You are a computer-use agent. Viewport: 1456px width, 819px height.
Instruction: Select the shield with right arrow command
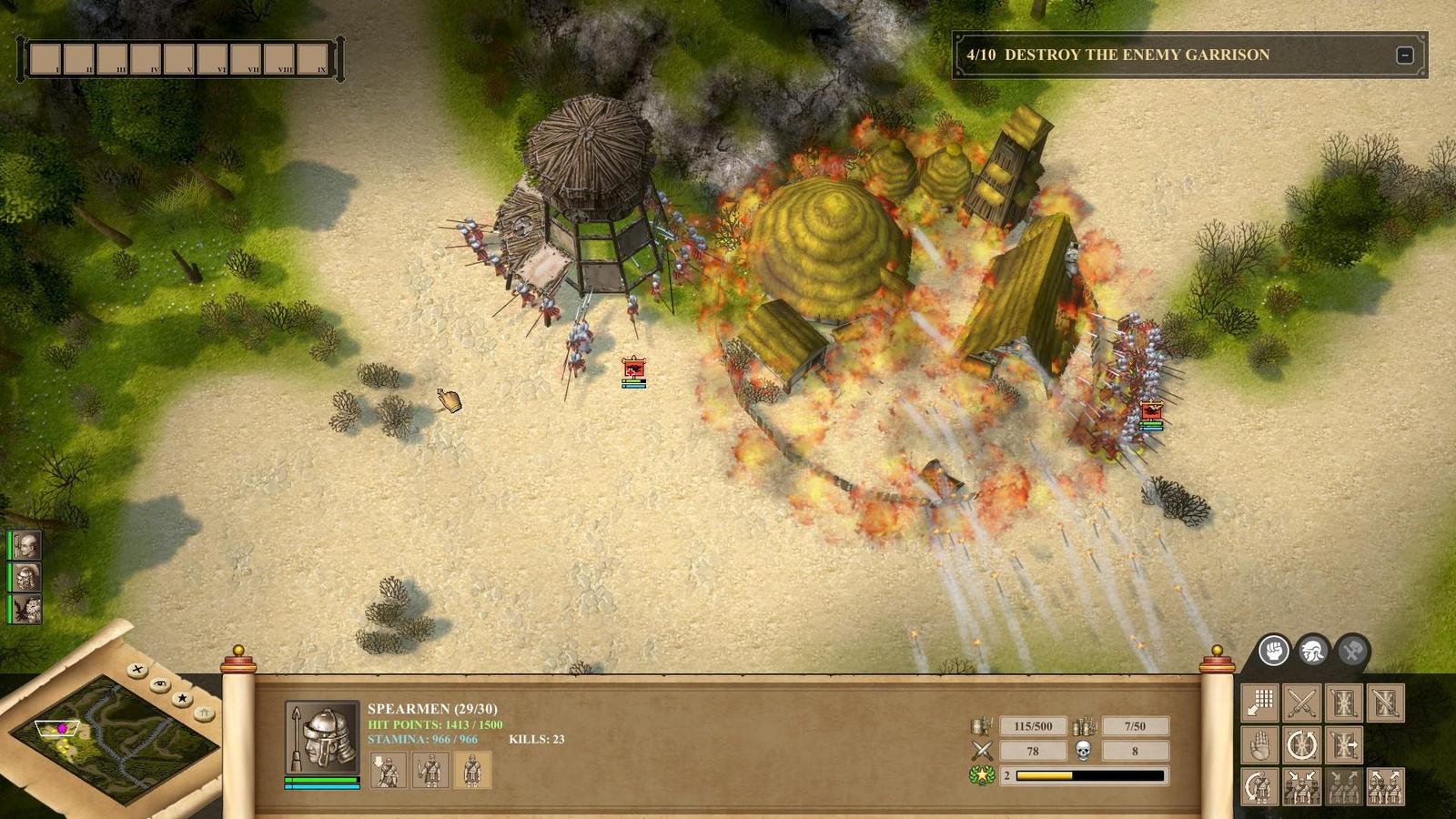1343,745
